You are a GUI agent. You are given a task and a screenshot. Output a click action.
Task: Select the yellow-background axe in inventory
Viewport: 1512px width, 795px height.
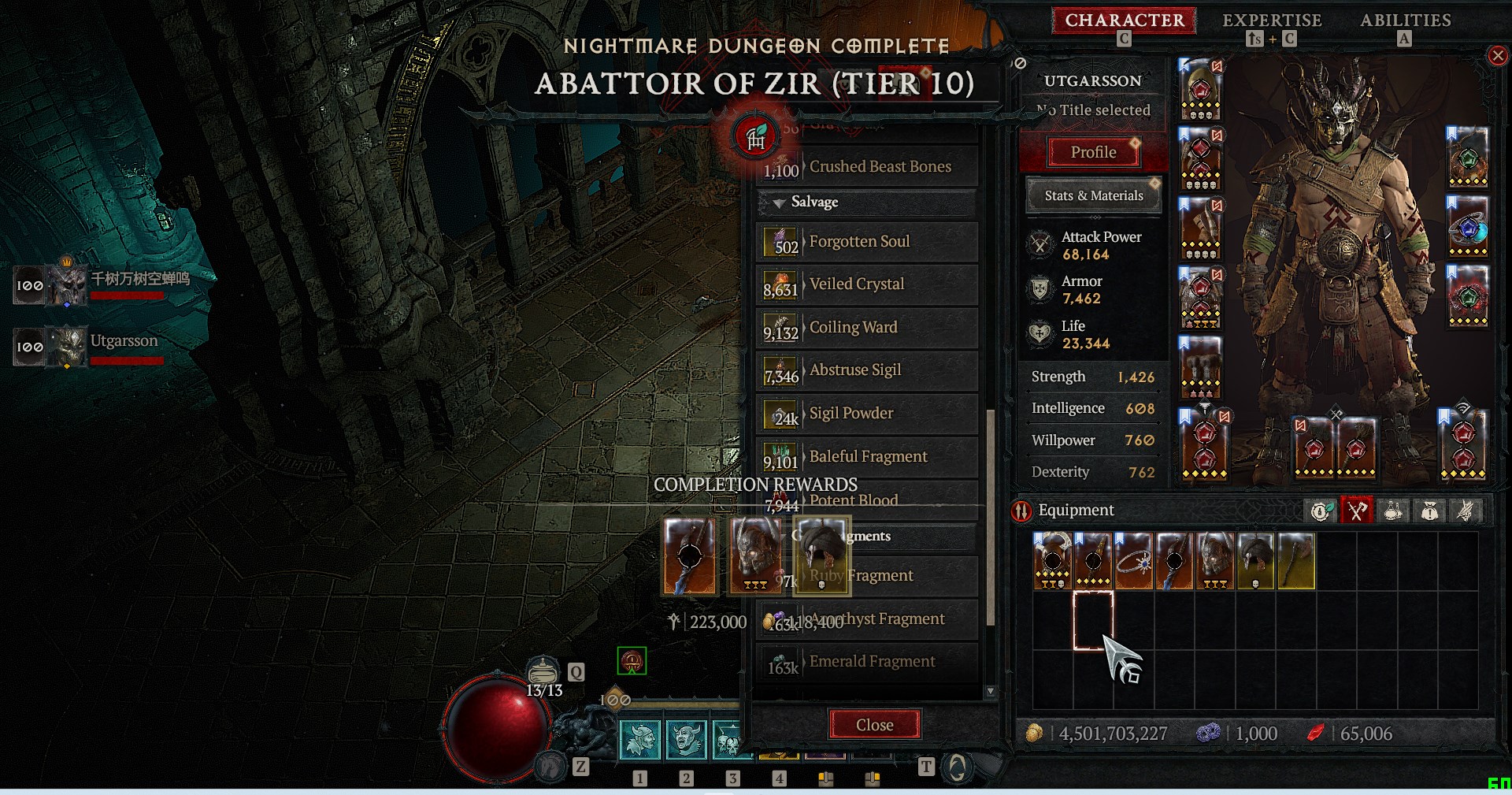click(x=1295, y=561)
